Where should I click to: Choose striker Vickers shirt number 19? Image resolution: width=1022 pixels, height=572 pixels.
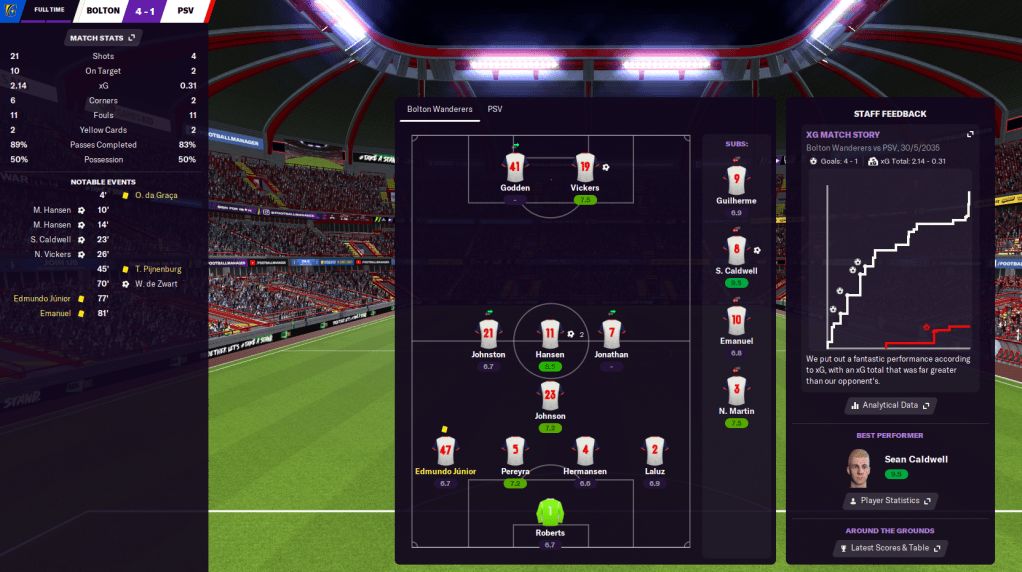(585, 167)
